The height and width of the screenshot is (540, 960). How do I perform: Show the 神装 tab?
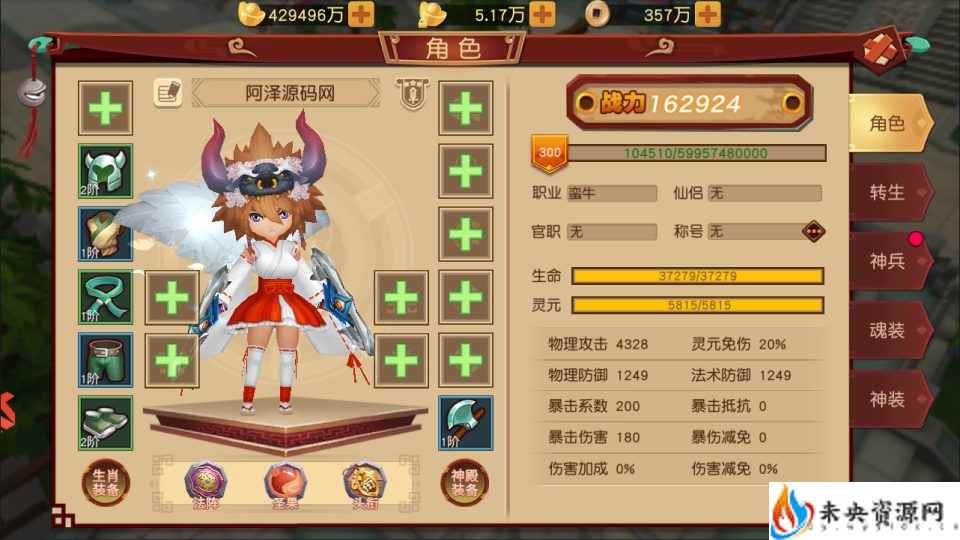[x=888, y=399]
